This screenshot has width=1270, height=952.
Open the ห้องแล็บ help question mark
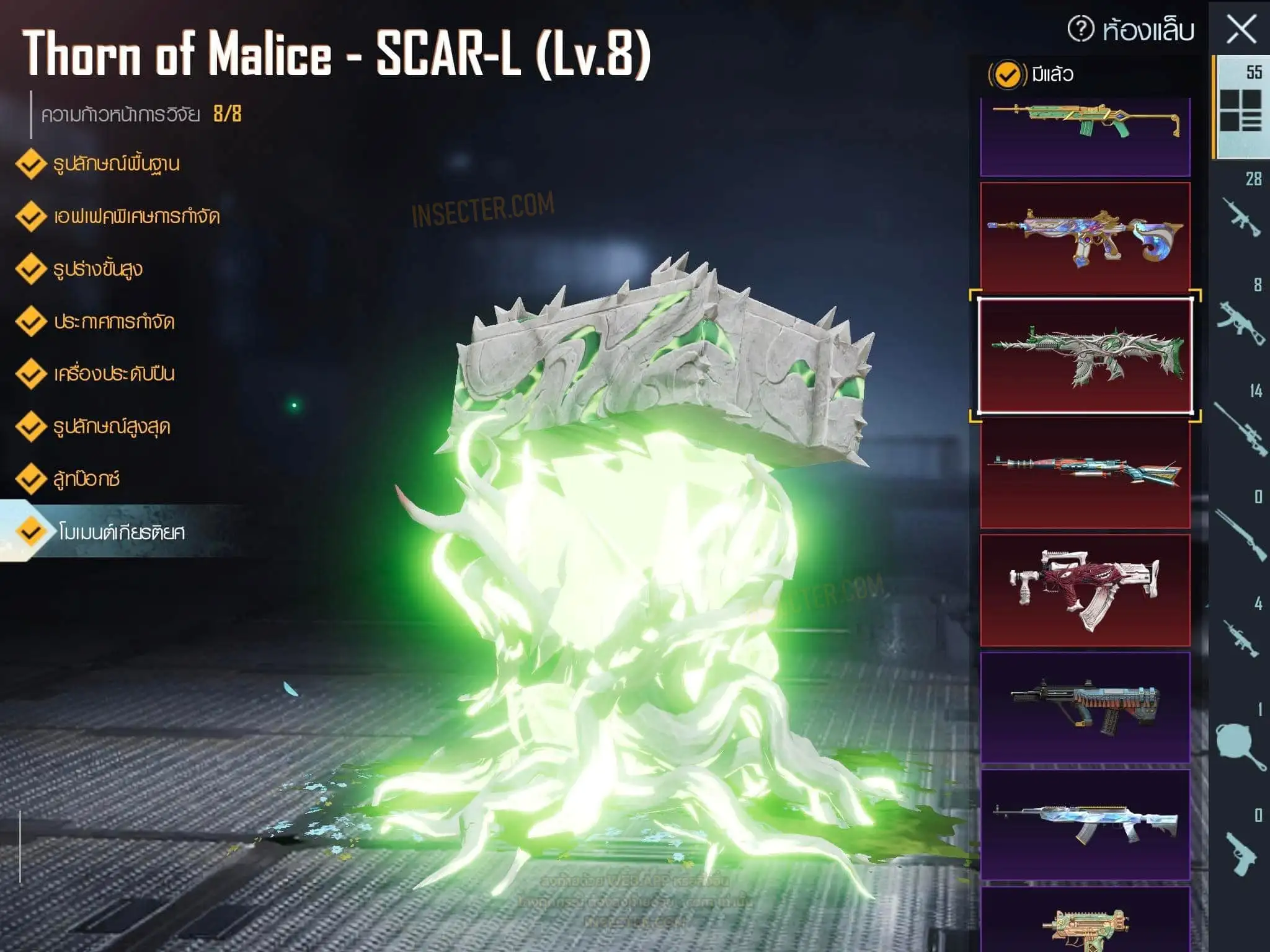click(x=1080, y=29)
